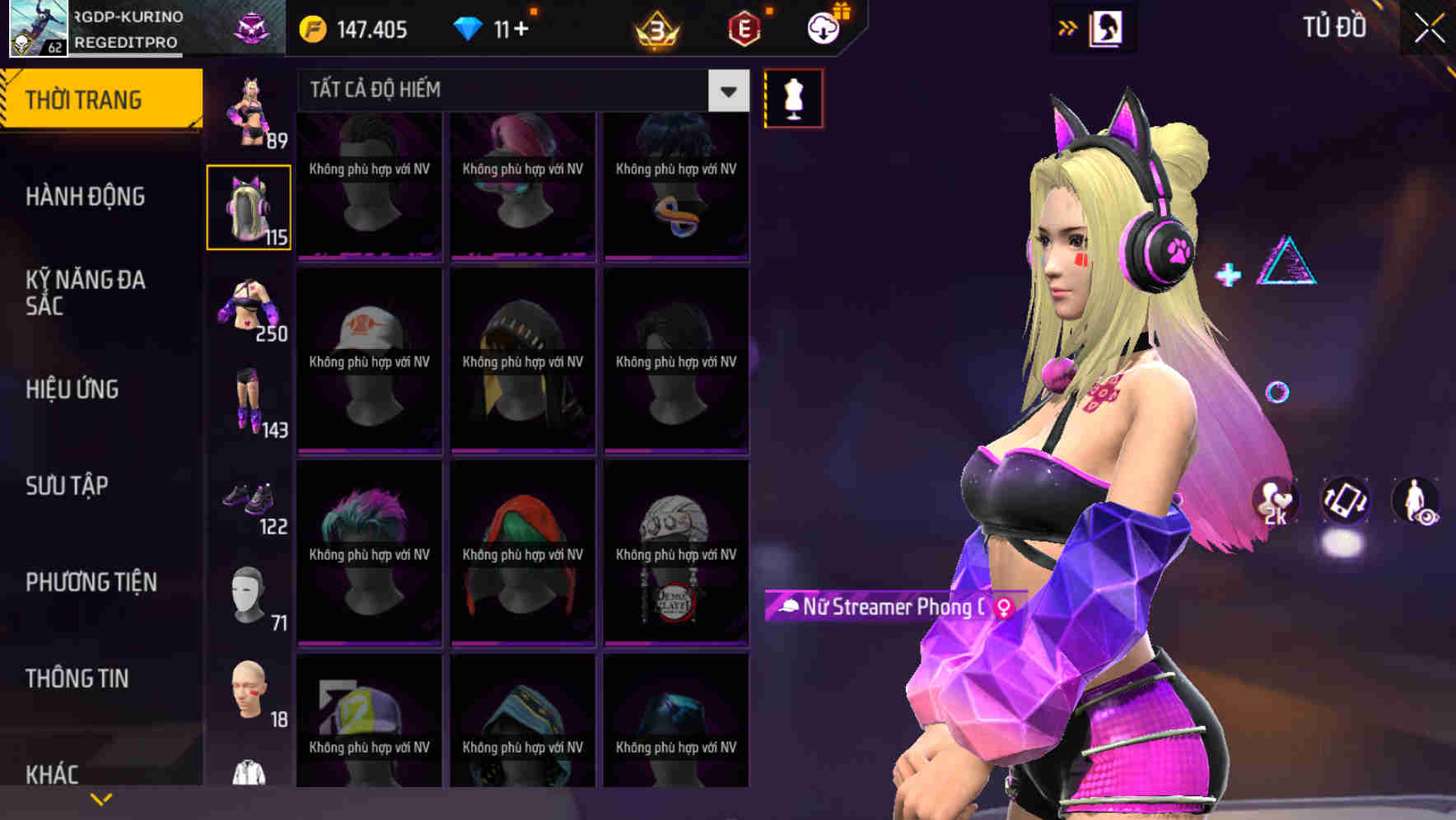Click the 2k likes heart icon
The image size is (1456, 820).
coord(1273,501)
